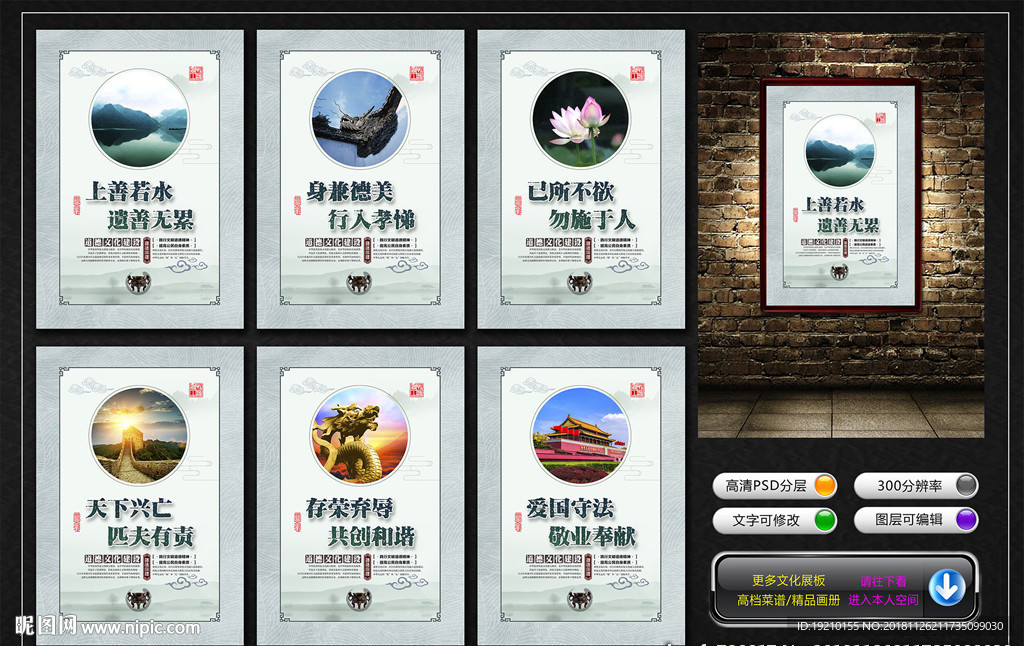Follow the 进入本人空间 link

883,600
